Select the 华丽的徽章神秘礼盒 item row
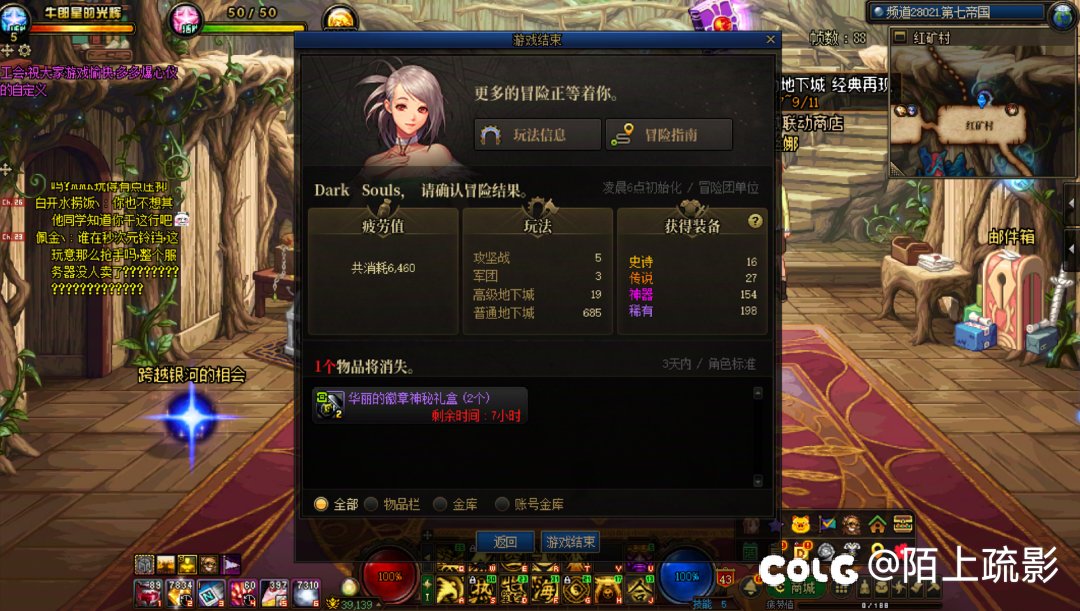 (420, 405)
